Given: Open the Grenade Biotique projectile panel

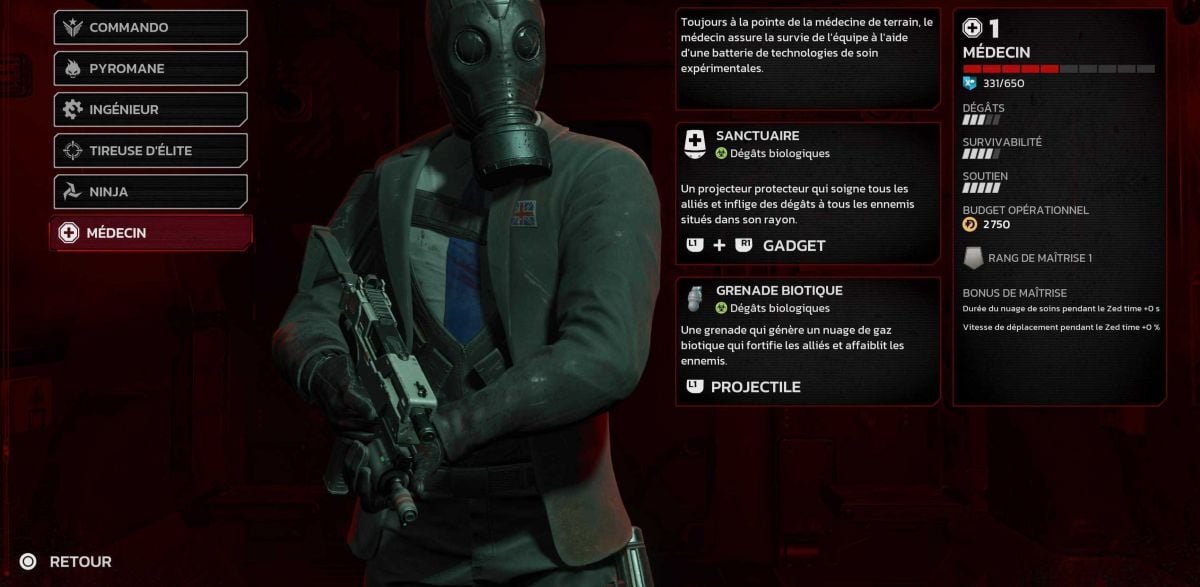Looking at the screenshot, I should click(x=808, y=341).
